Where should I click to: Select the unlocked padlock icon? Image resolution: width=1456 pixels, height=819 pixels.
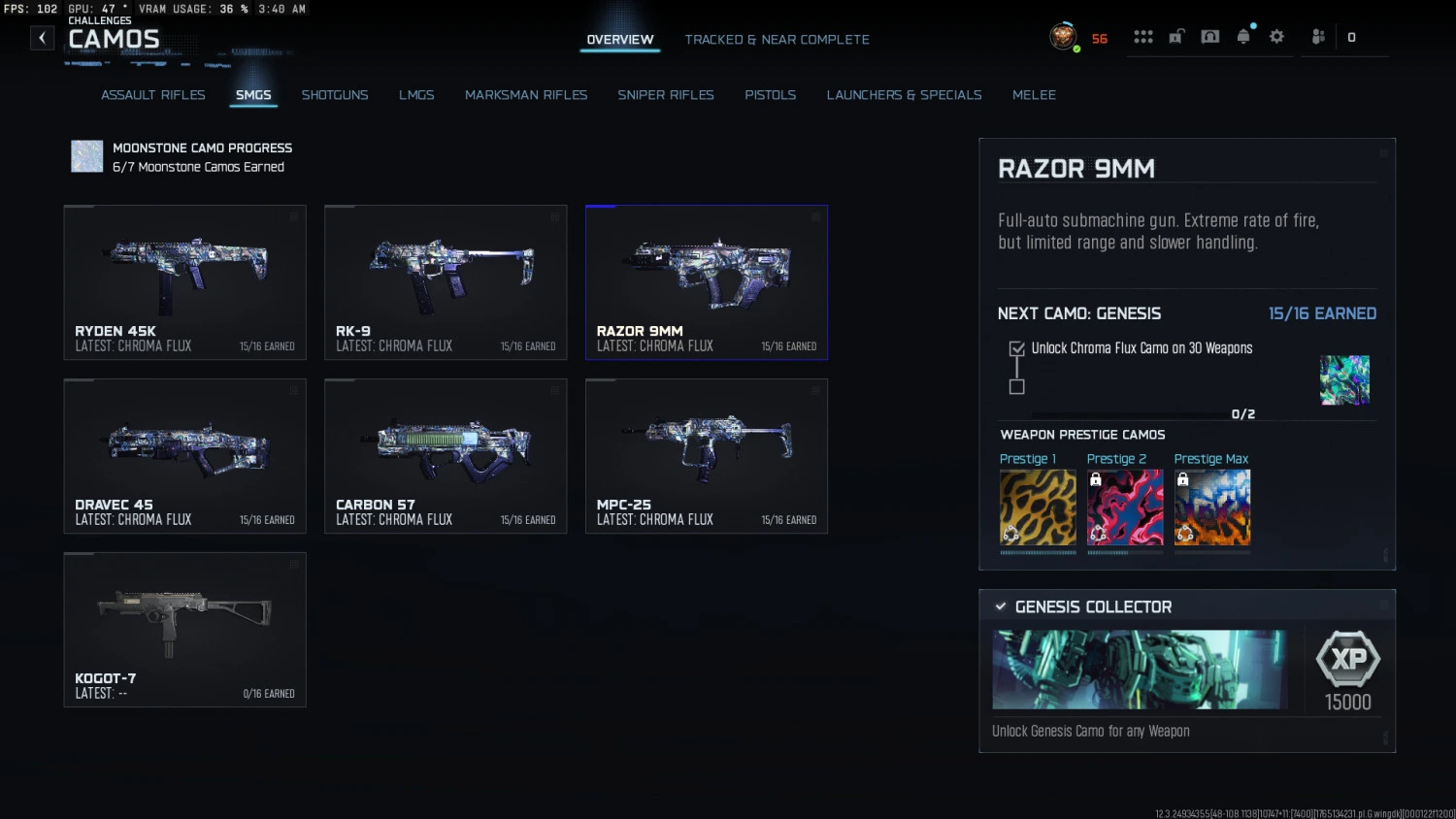point(1175,36)
